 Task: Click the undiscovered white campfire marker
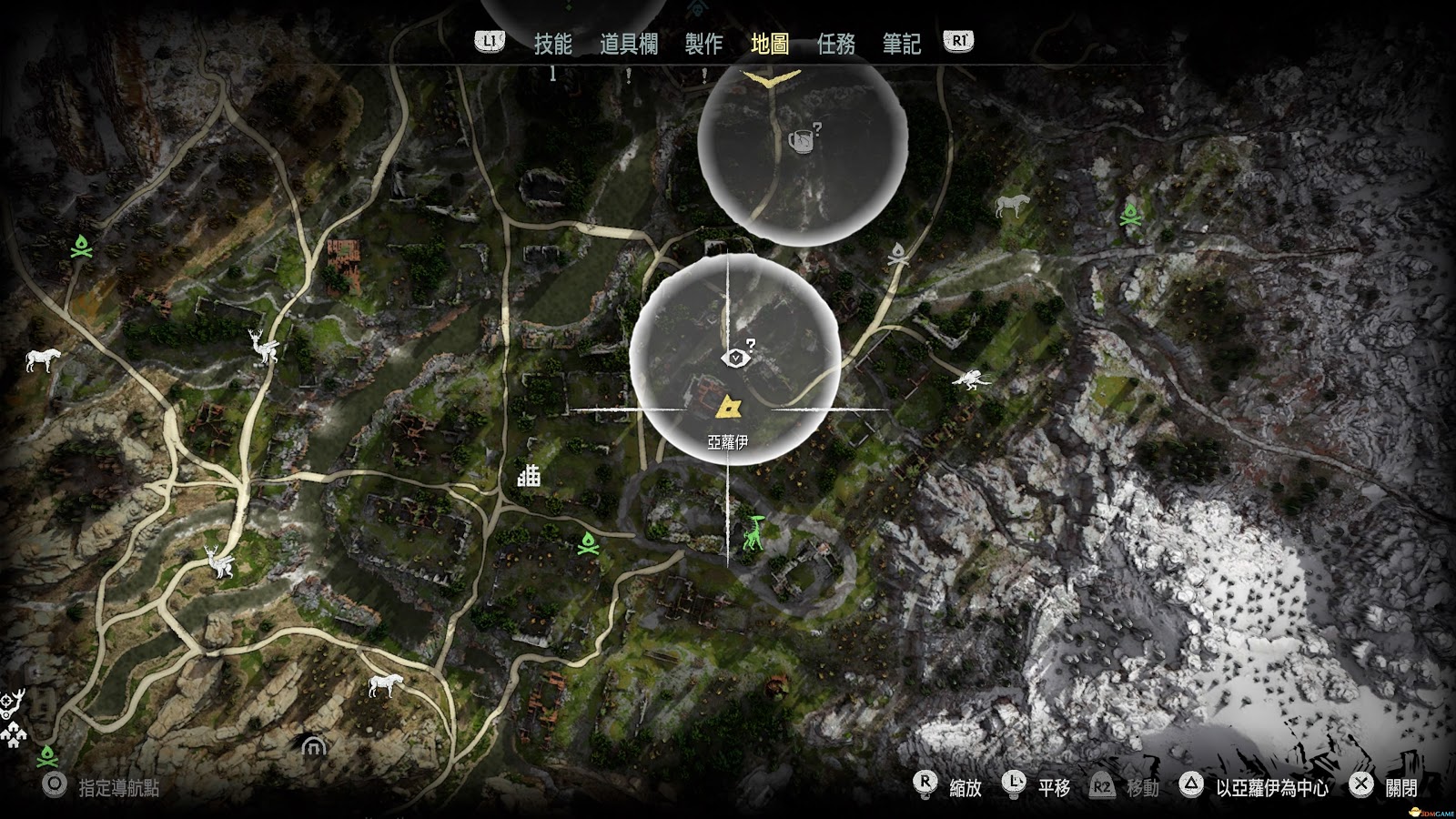(899, 254)
